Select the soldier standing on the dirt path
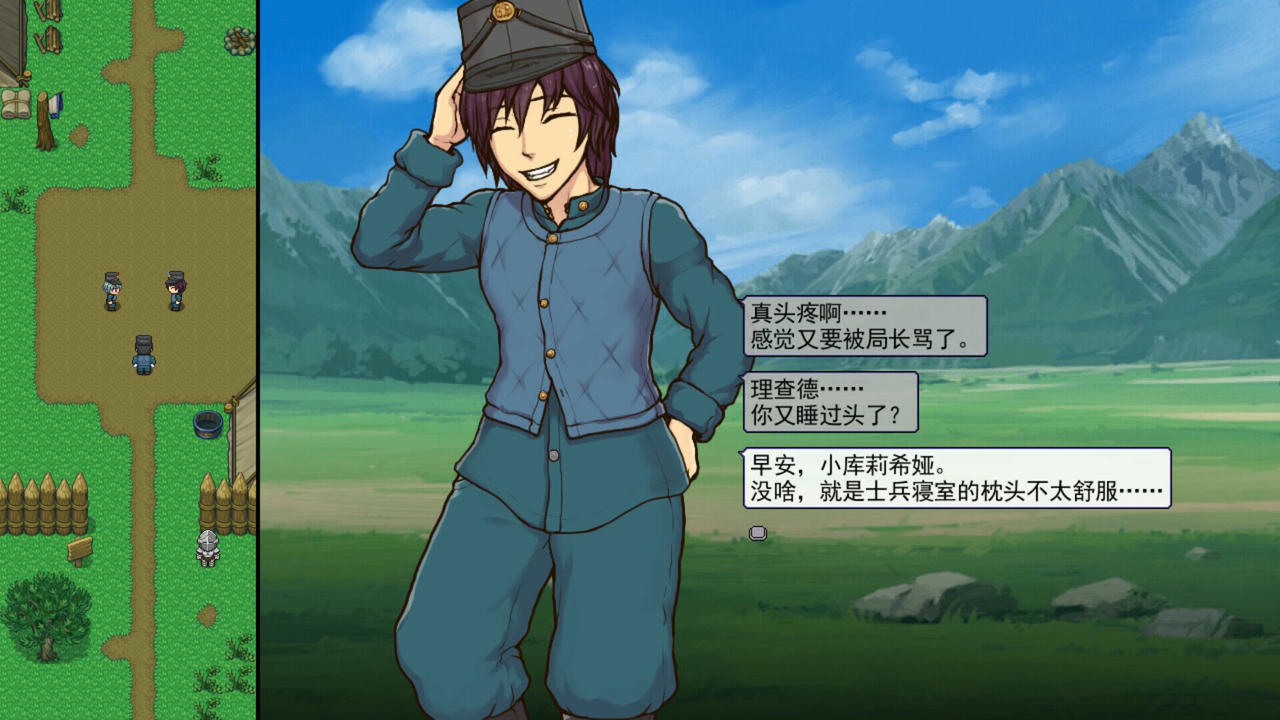 coord(143,353)
